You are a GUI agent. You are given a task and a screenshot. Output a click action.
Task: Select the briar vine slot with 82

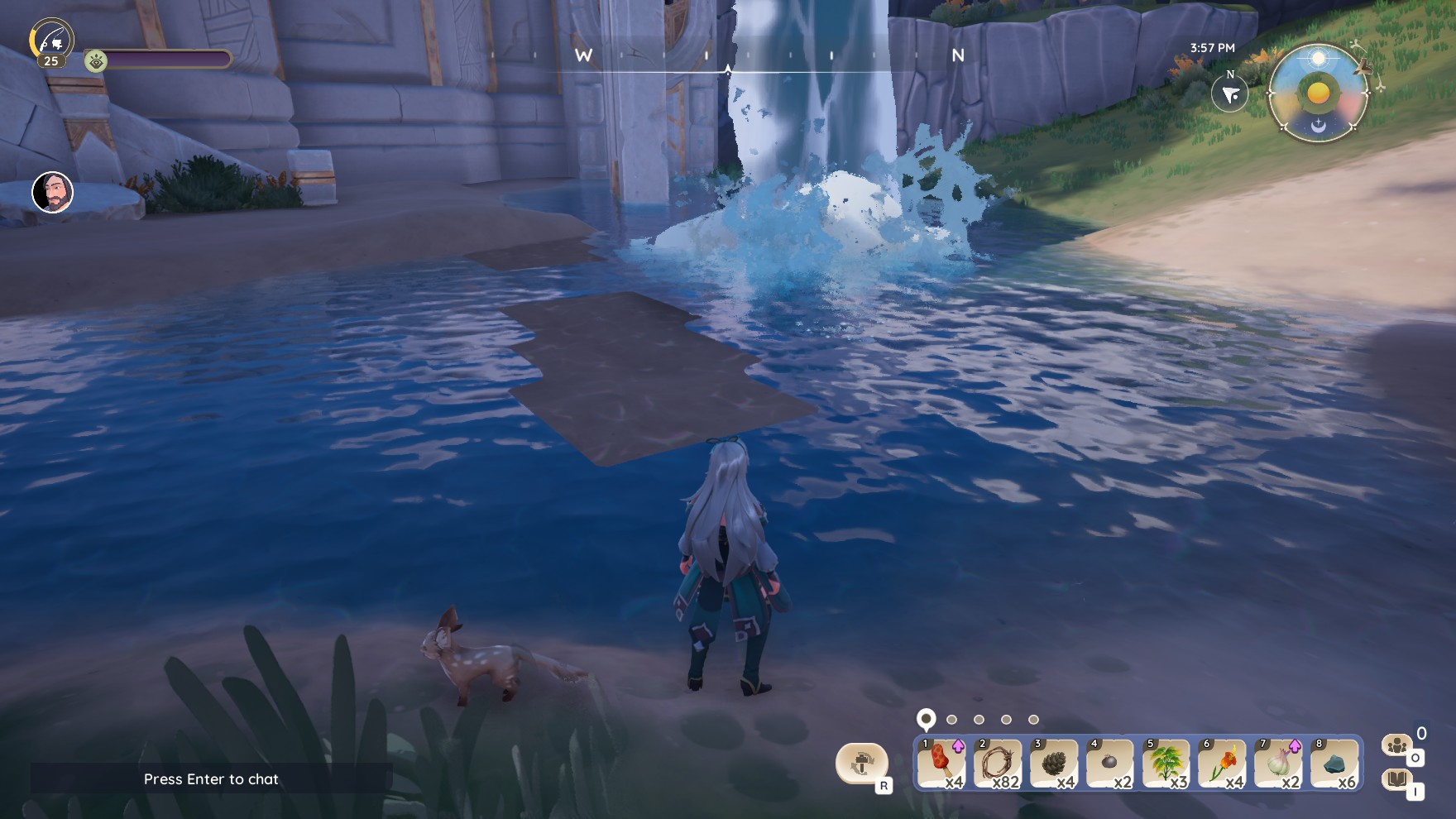pos(997,763)
